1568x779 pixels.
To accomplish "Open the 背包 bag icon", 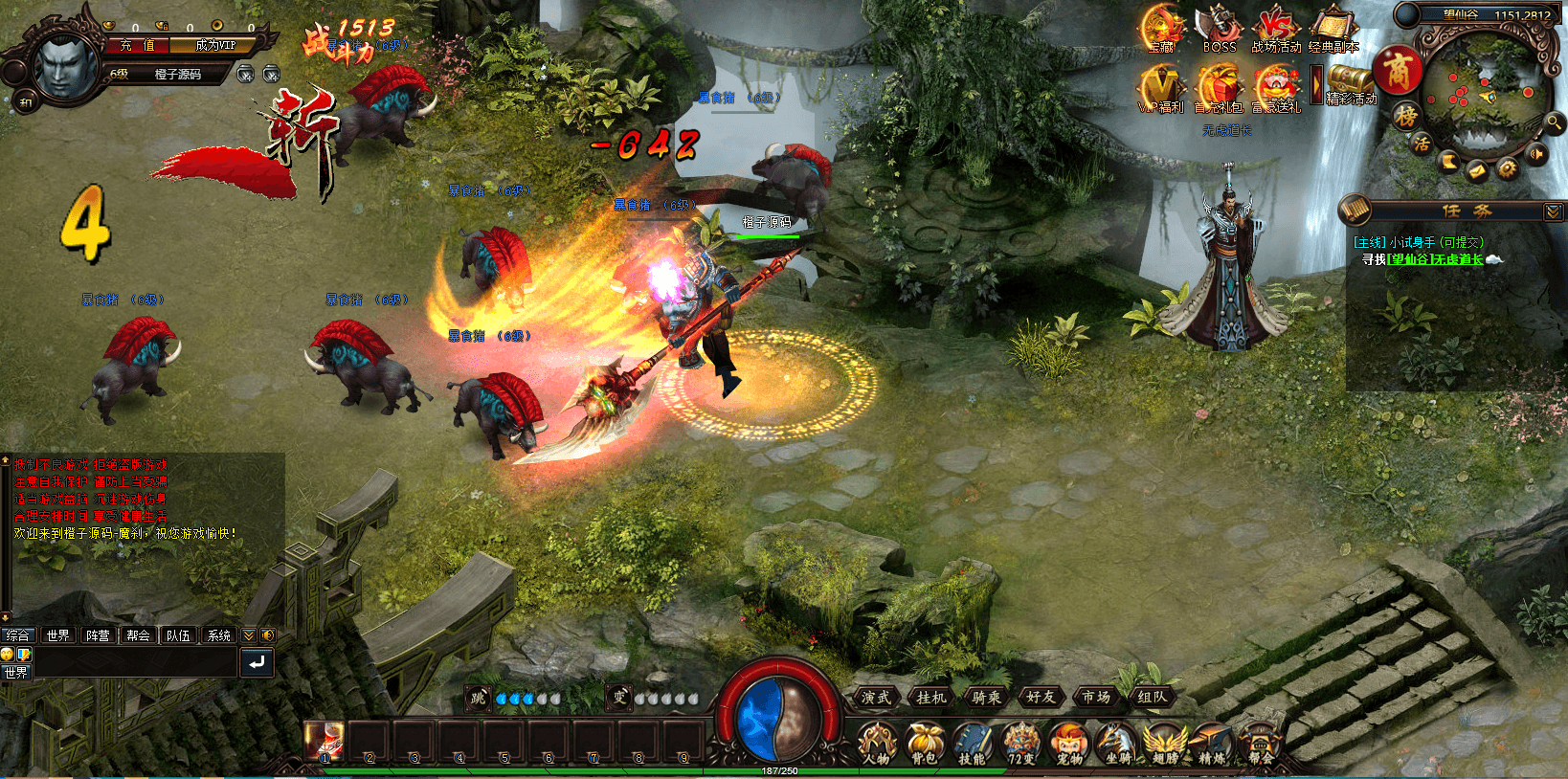I will [x=924, y=744].
